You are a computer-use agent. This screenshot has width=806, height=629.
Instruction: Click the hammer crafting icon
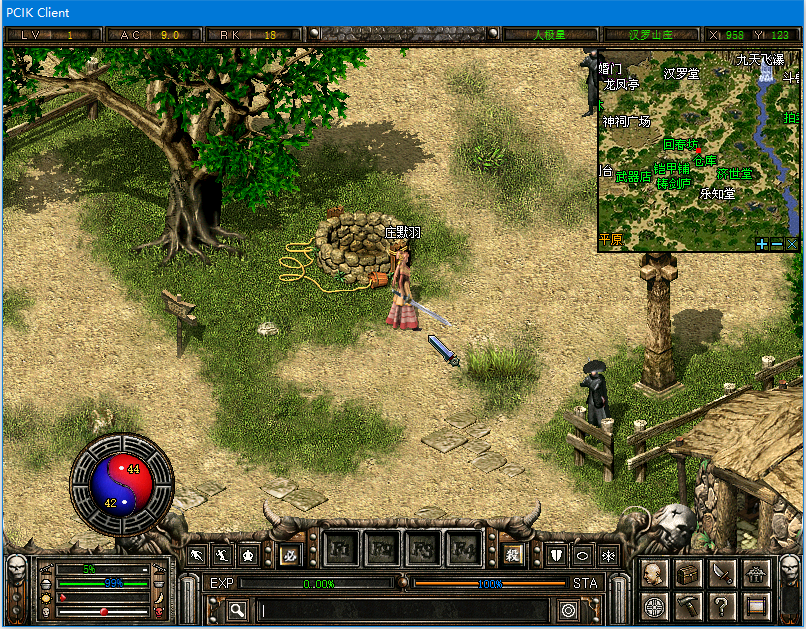coord(688,606)
